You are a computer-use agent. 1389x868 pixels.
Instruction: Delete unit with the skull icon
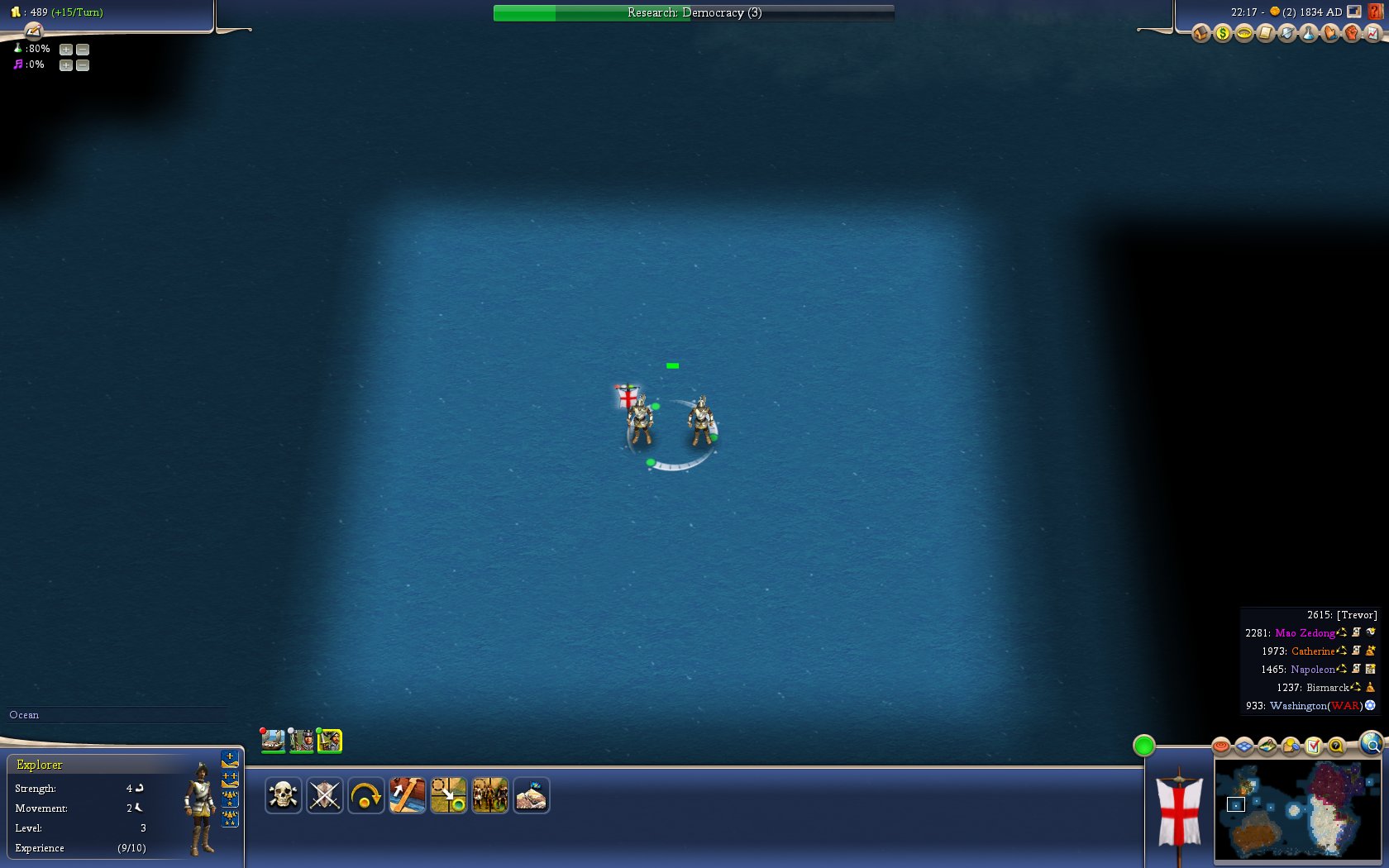point(283,796)
